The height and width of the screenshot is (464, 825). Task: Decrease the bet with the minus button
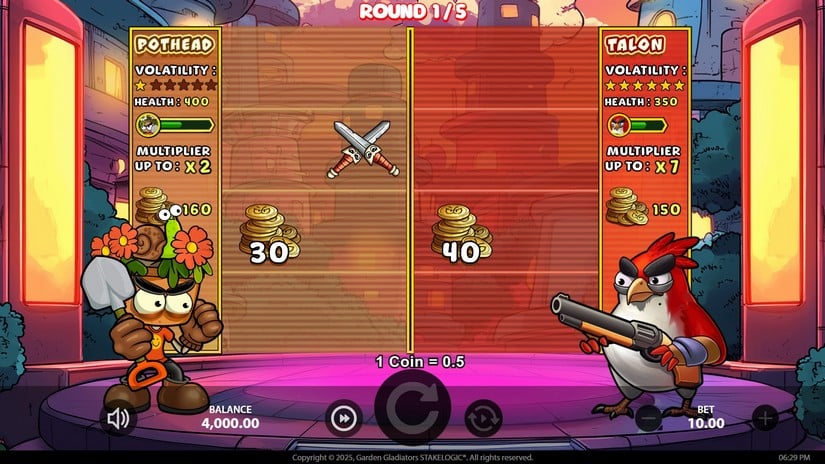(x=648, y=418)
